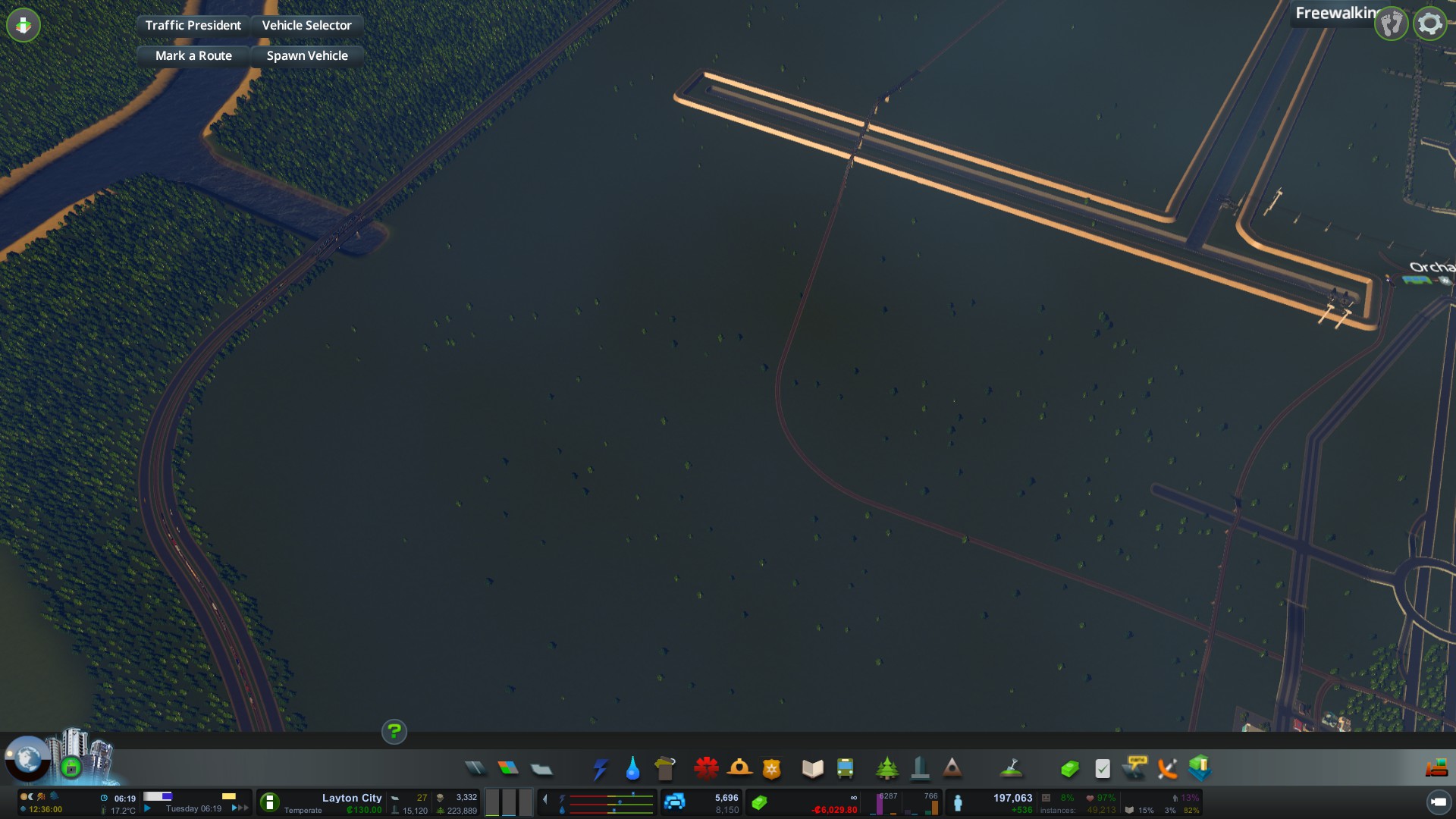Click the Spawn Vehicle button

(306, 55)
